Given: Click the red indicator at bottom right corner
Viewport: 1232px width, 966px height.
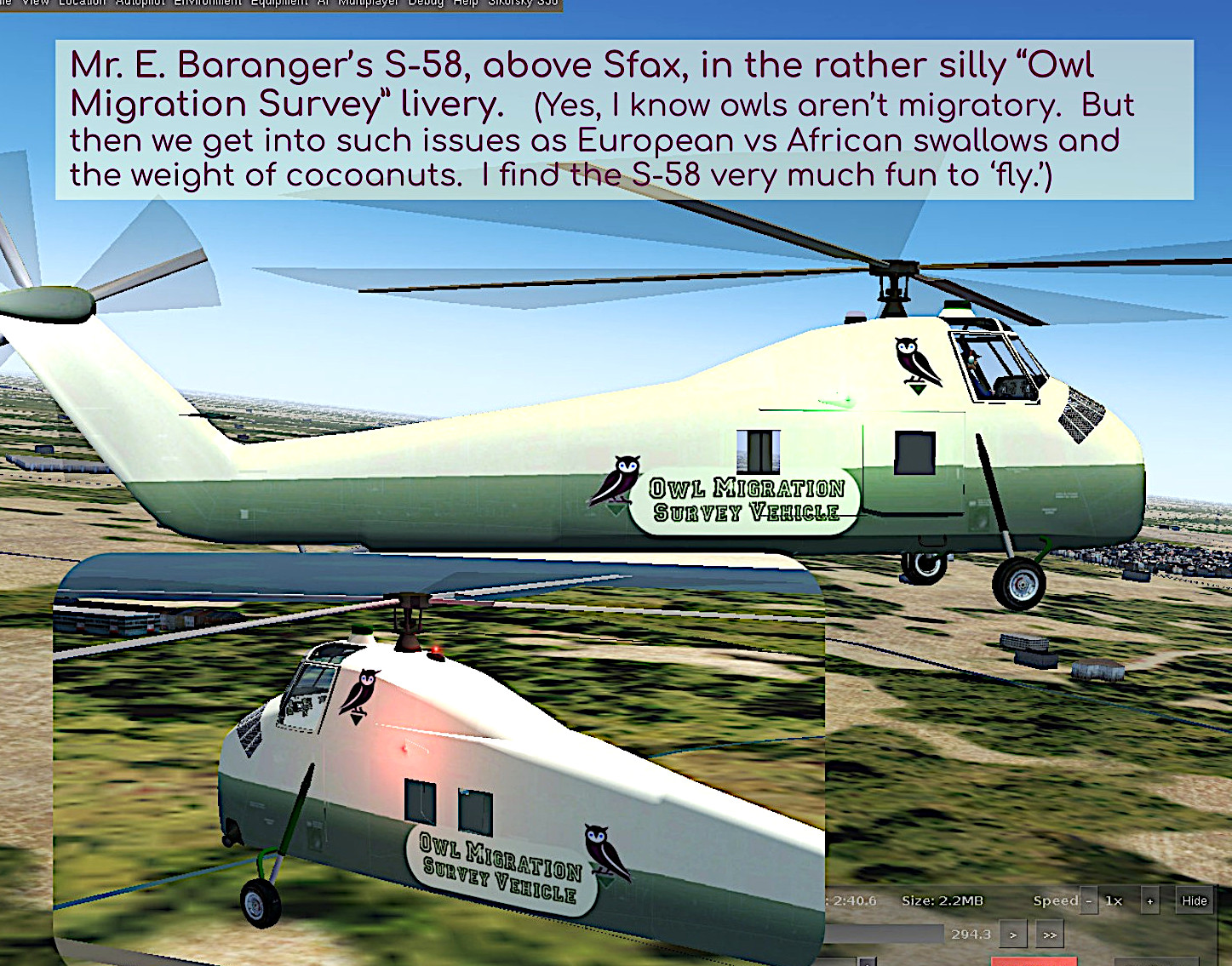Looking at the screenshot, I should [1035, 962].
